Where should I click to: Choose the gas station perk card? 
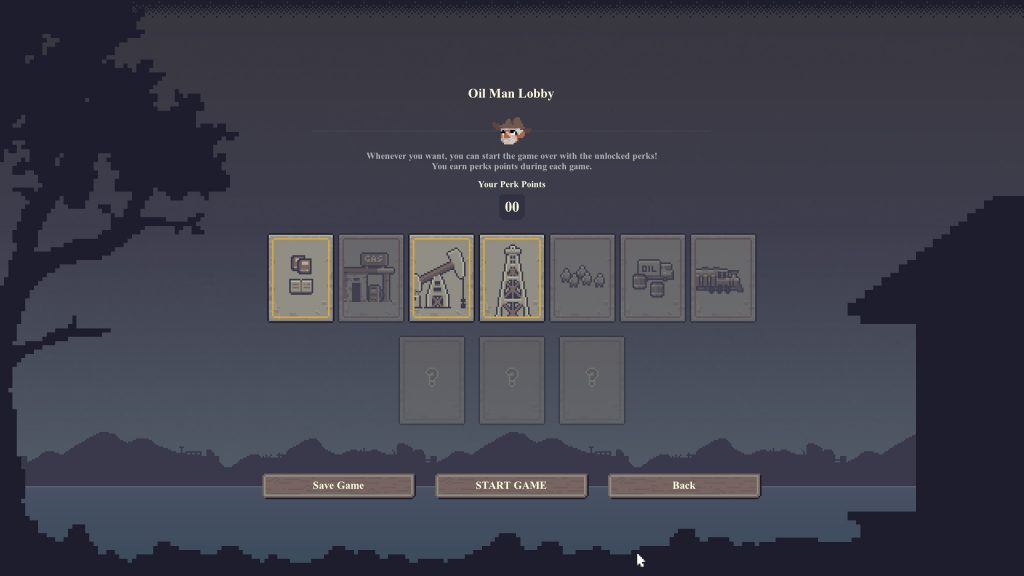click(x=371, y=278)
